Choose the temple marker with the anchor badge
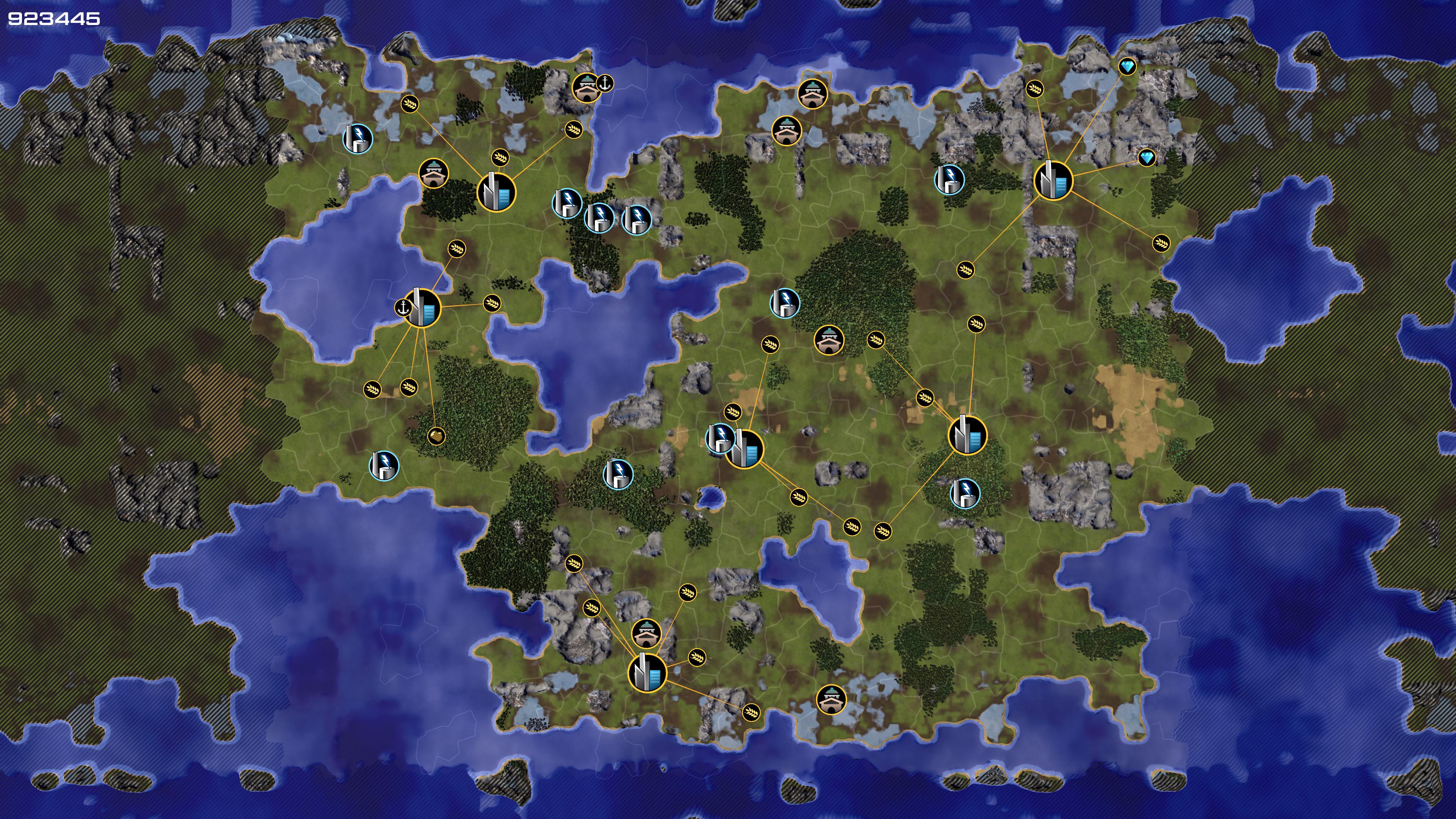 (586, 88)
